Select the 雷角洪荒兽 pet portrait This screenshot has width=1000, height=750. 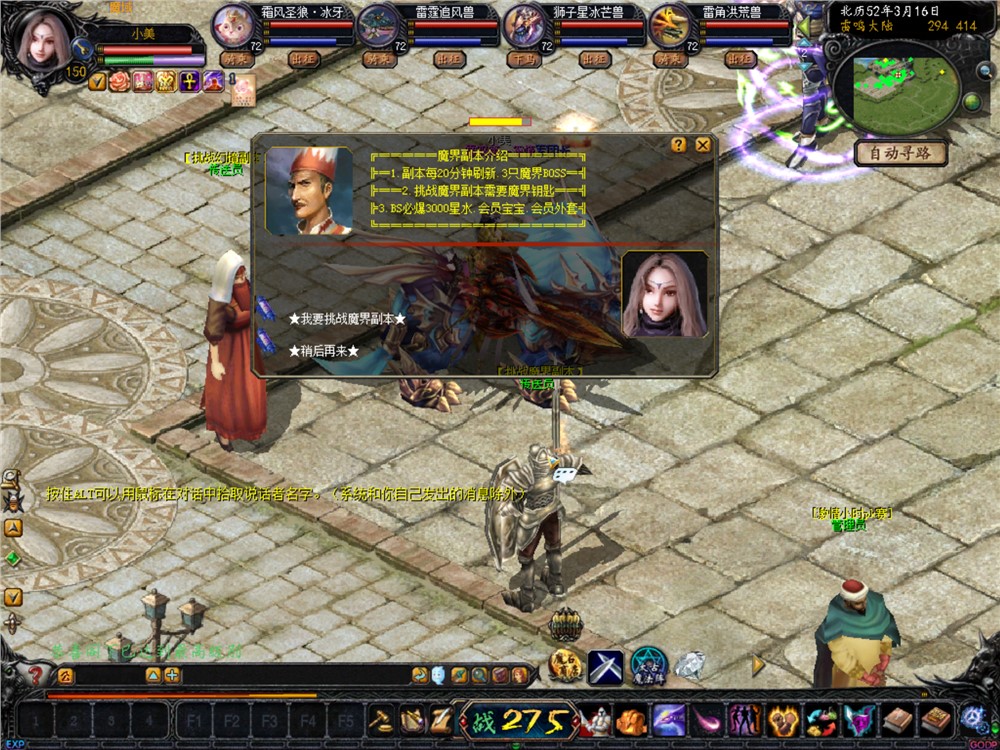[671, 25]
